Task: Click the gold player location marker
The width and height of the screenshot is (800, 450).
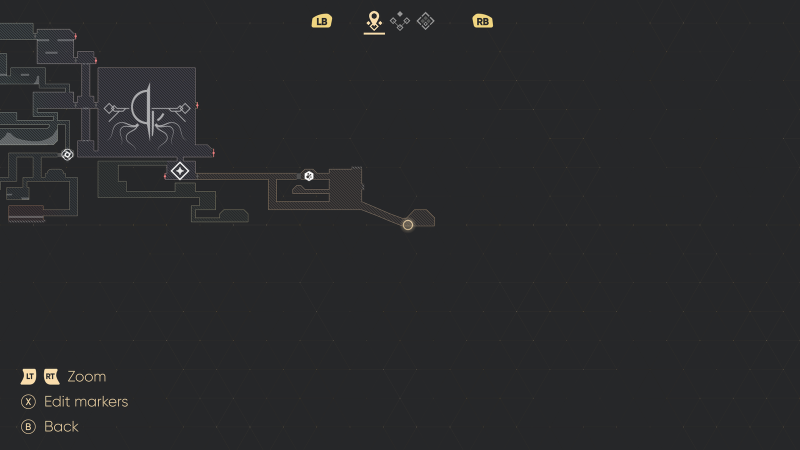Action: point(408,225)
